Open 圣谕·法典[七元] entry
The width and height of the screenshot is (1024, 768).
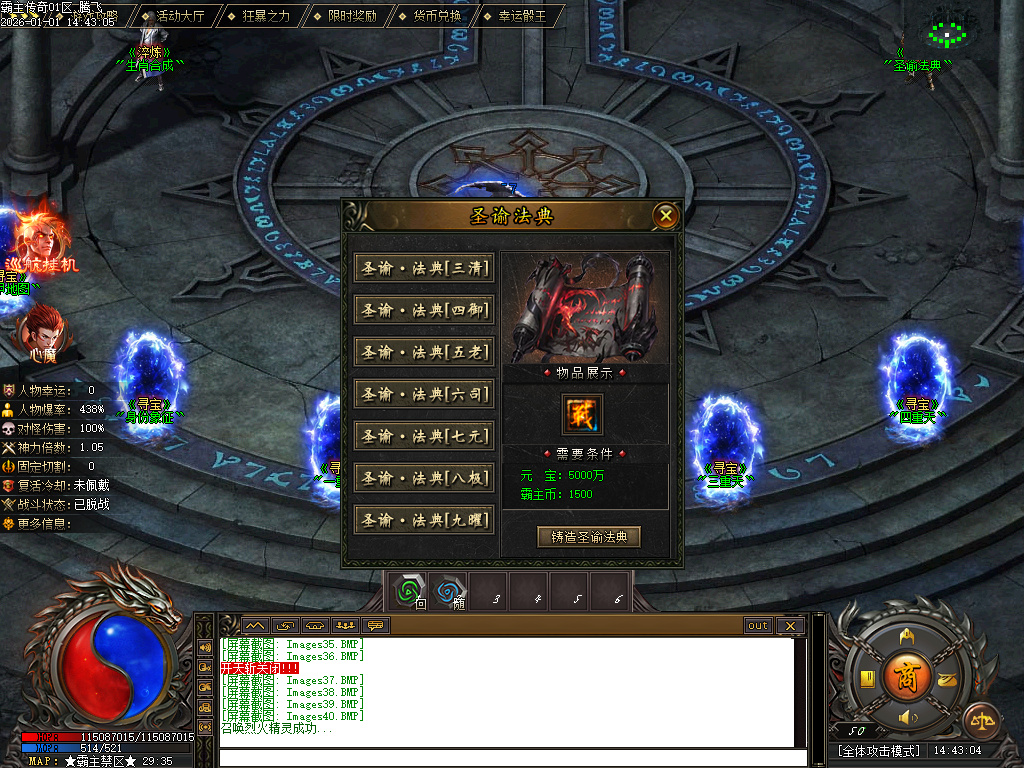click(424, 436)
